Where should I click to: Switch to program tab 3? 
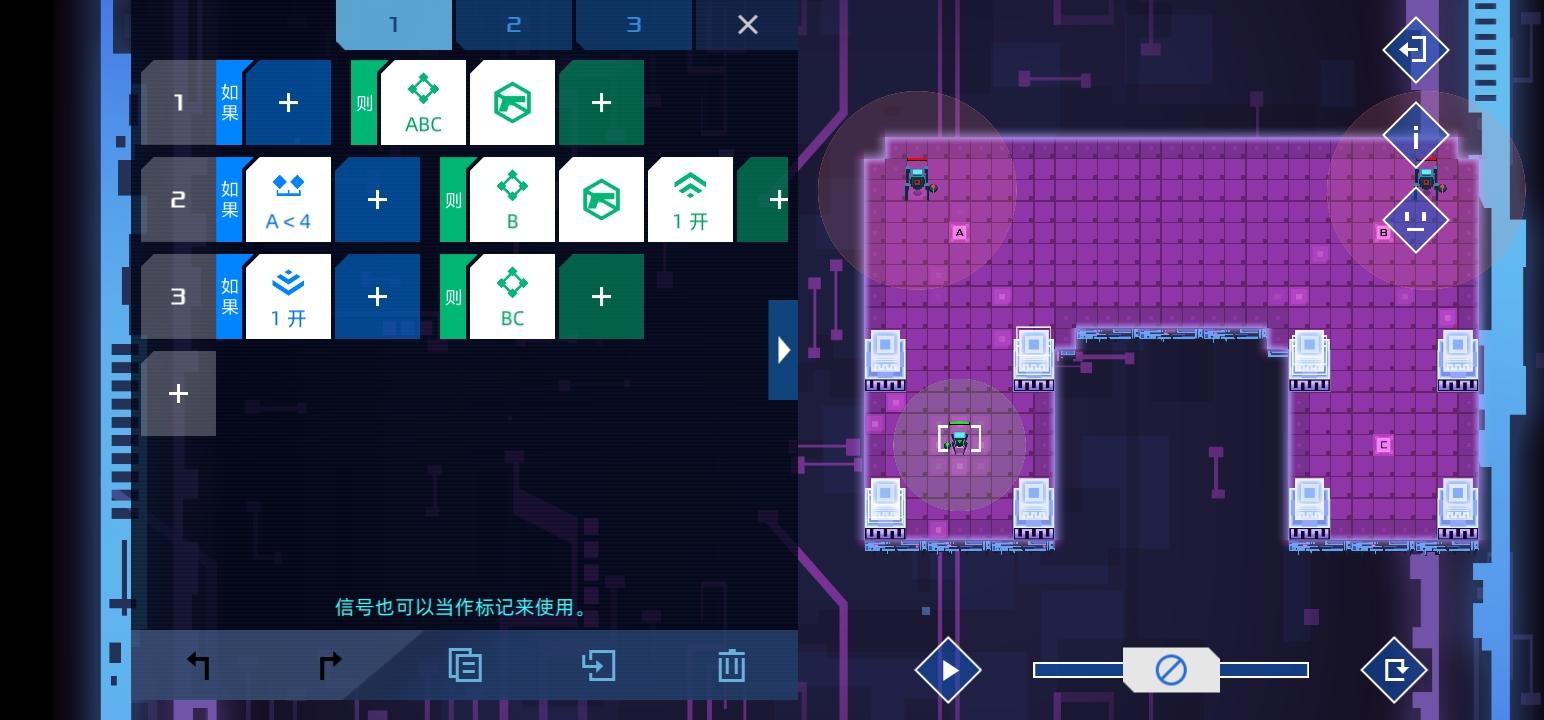pos(633,24)
